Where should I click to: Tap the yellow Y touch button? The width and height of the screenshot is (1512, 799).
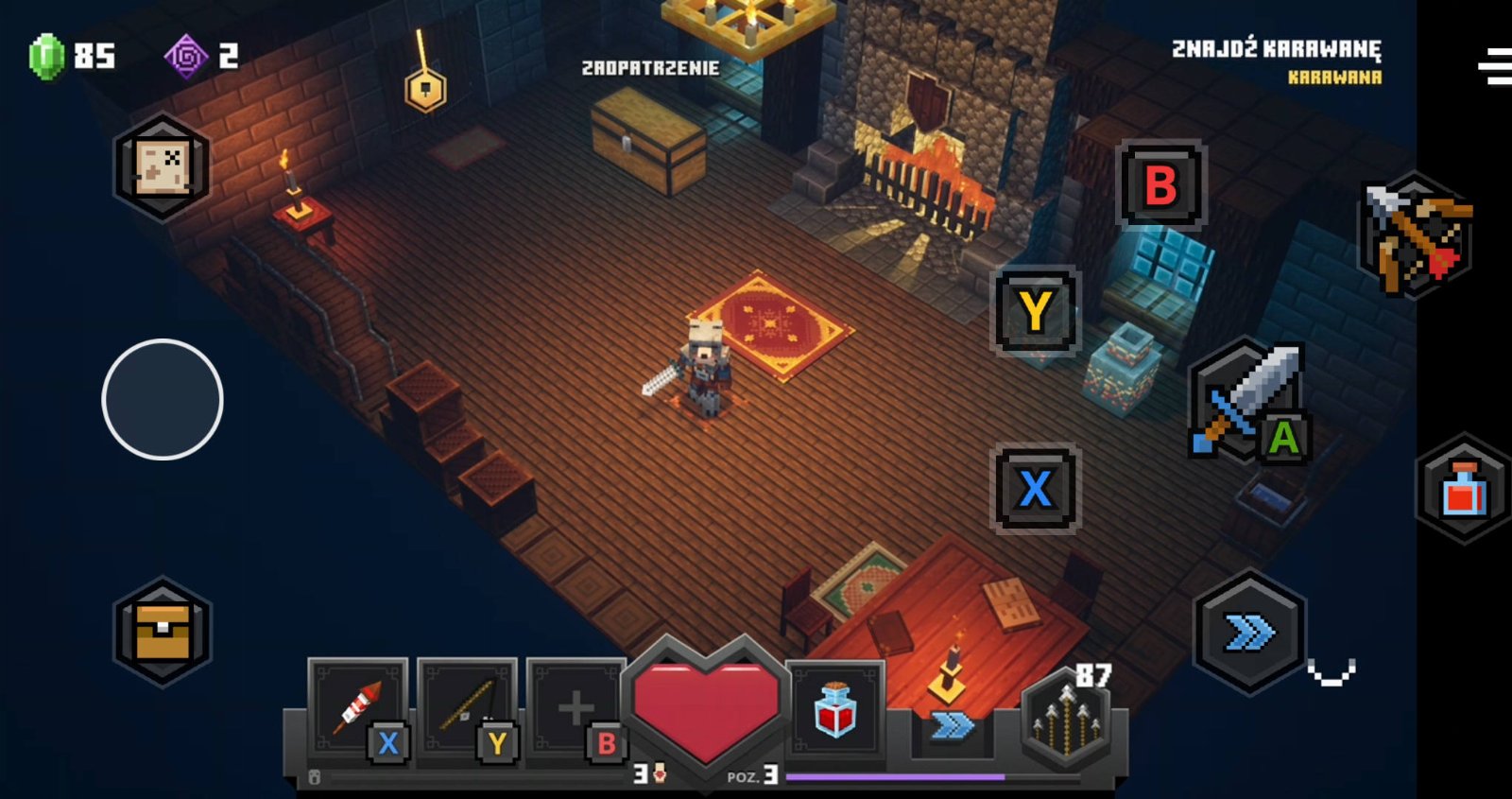point(1036,310)
